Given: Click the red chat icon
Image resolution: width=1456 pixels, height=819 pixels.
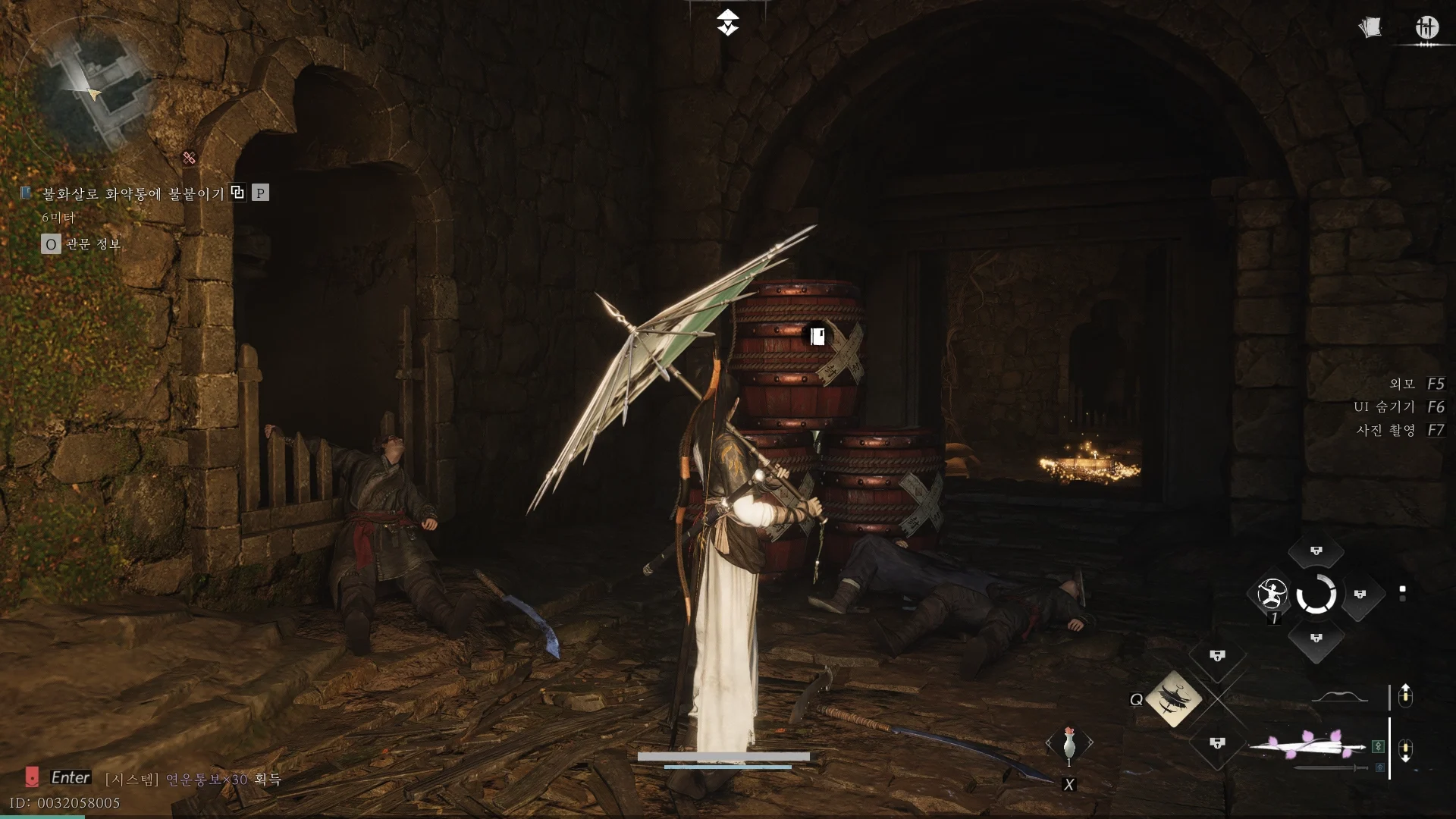Looking at the screenshot, I should (x=32, y=777).
